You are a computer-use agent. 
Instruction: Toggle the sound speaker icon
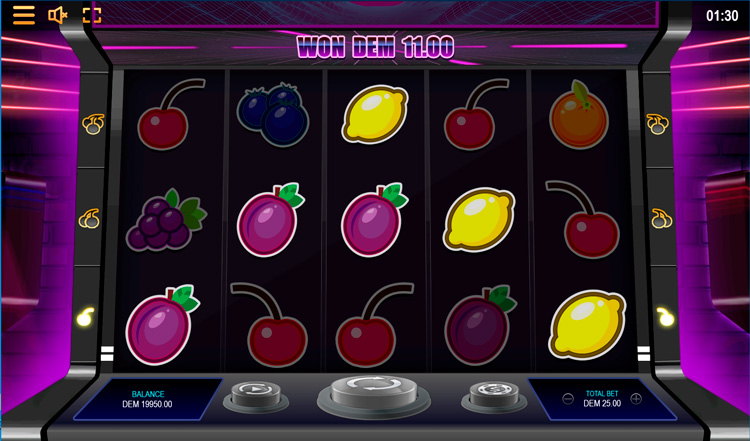point(58,15)
